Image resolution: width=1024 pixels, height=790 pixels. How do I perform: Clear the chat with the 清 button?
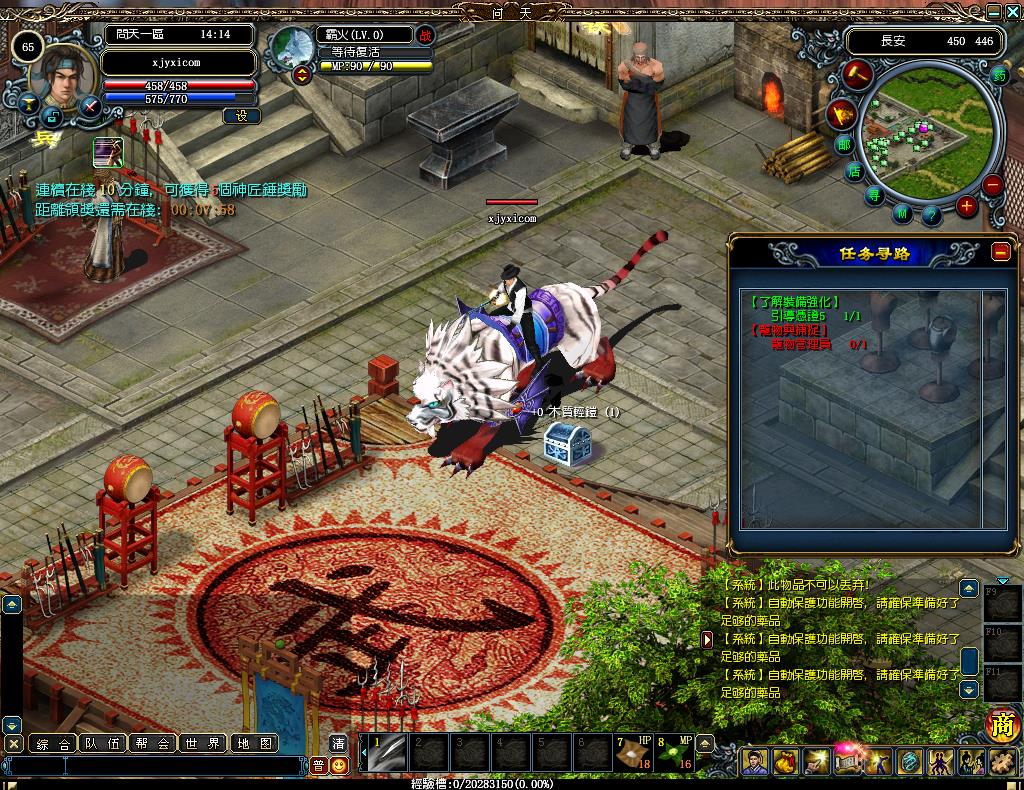[338, 743]
